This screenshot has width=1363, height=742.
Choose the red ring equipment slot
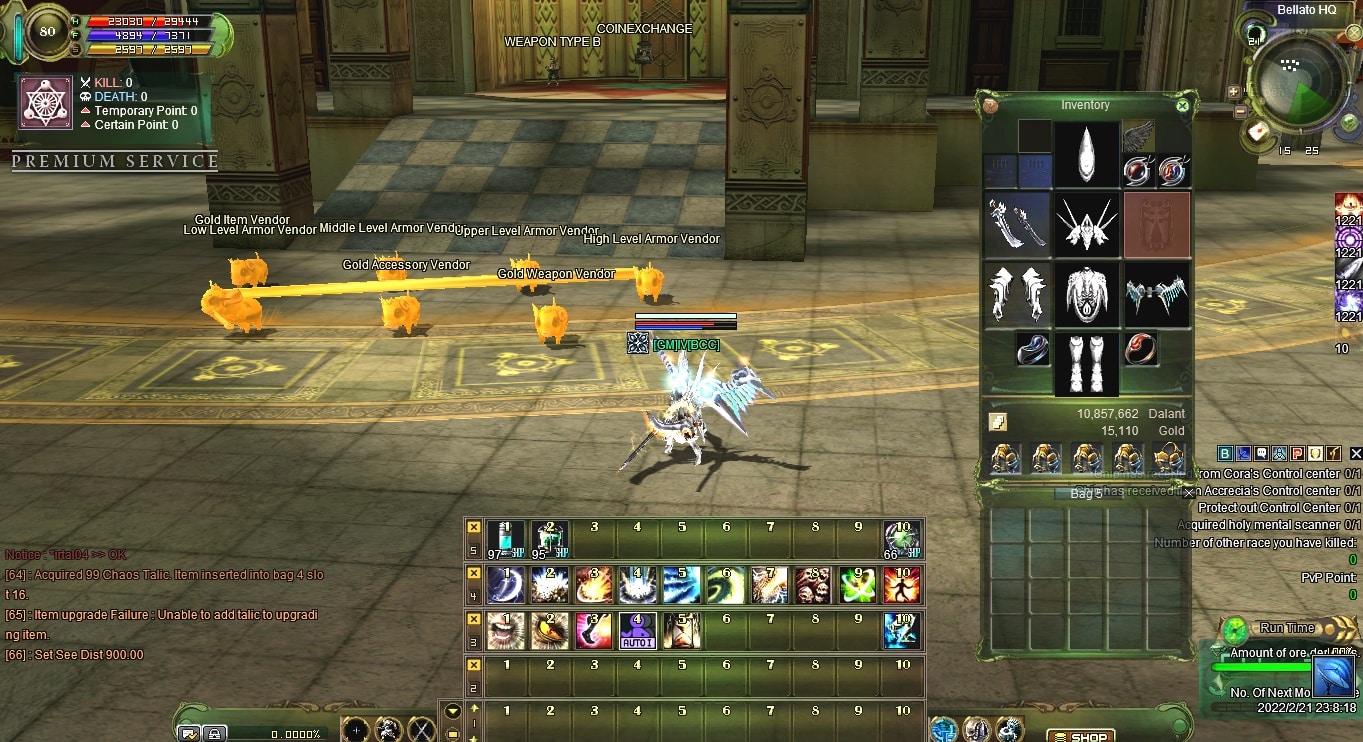tap(1141, 349)
